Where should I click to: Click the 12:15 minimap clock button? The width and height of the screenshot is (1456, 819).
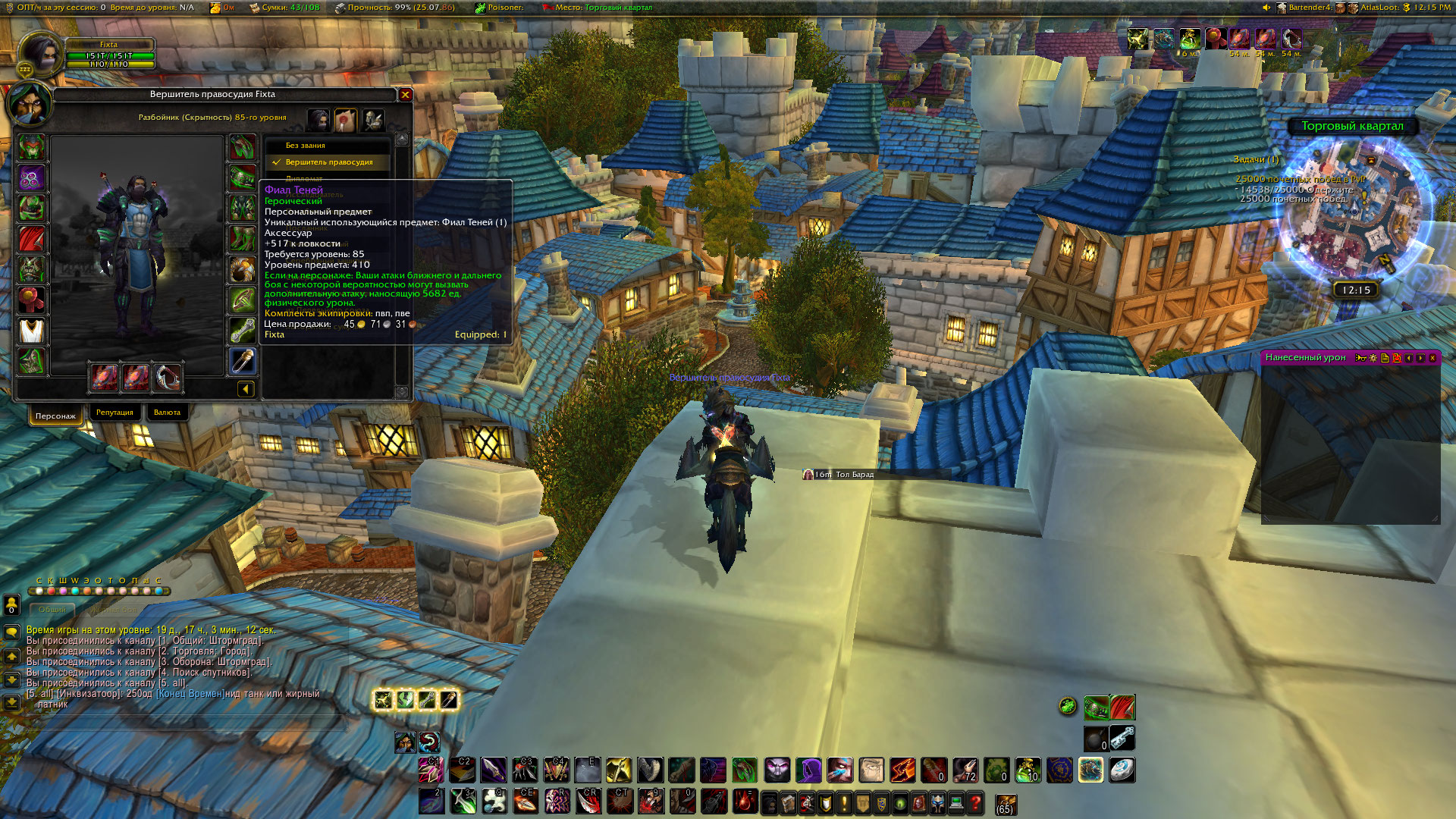(x=1356, y=290)
